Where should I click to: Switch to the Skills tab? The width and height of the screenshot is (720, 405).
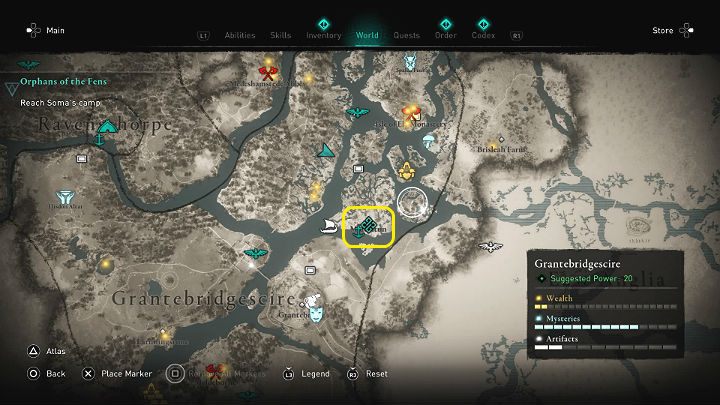(x=281, y=35)
